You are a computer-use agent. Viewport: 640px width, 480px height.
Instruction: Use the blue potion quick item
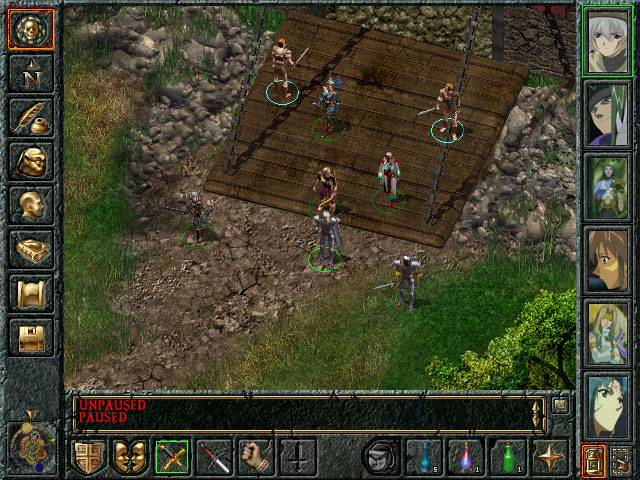[x=424, y=457]
